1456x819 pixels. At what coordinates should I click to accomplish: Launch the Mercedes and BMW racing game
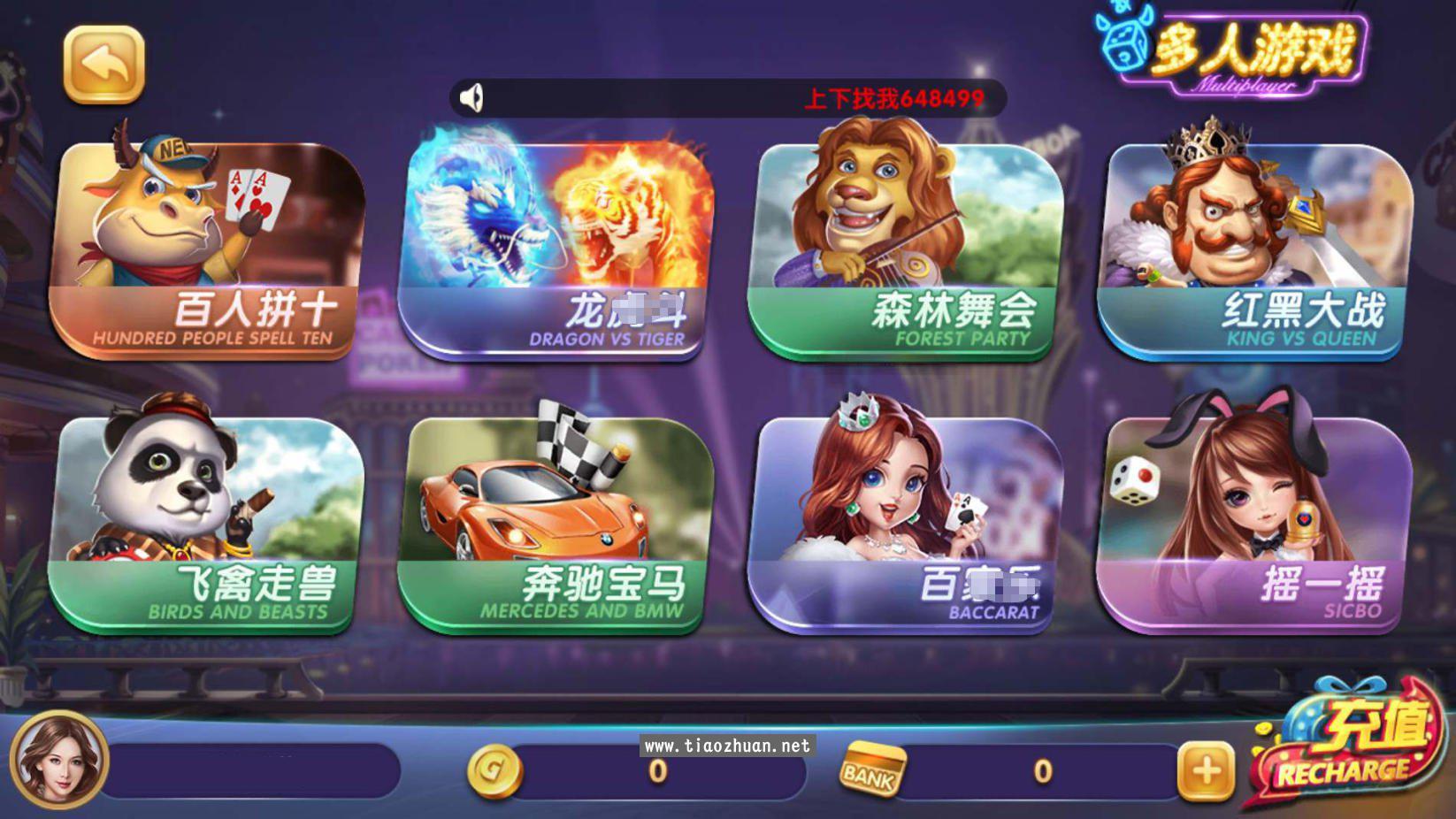[x=562, y=522]
